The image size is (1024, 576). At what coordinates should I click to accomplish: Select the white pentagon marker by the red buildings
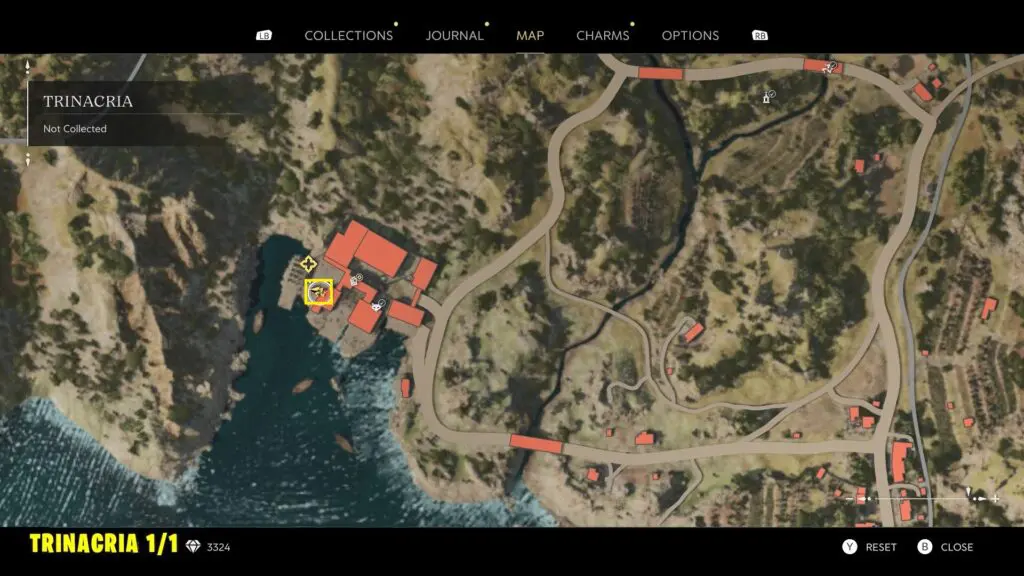point(355,281)
